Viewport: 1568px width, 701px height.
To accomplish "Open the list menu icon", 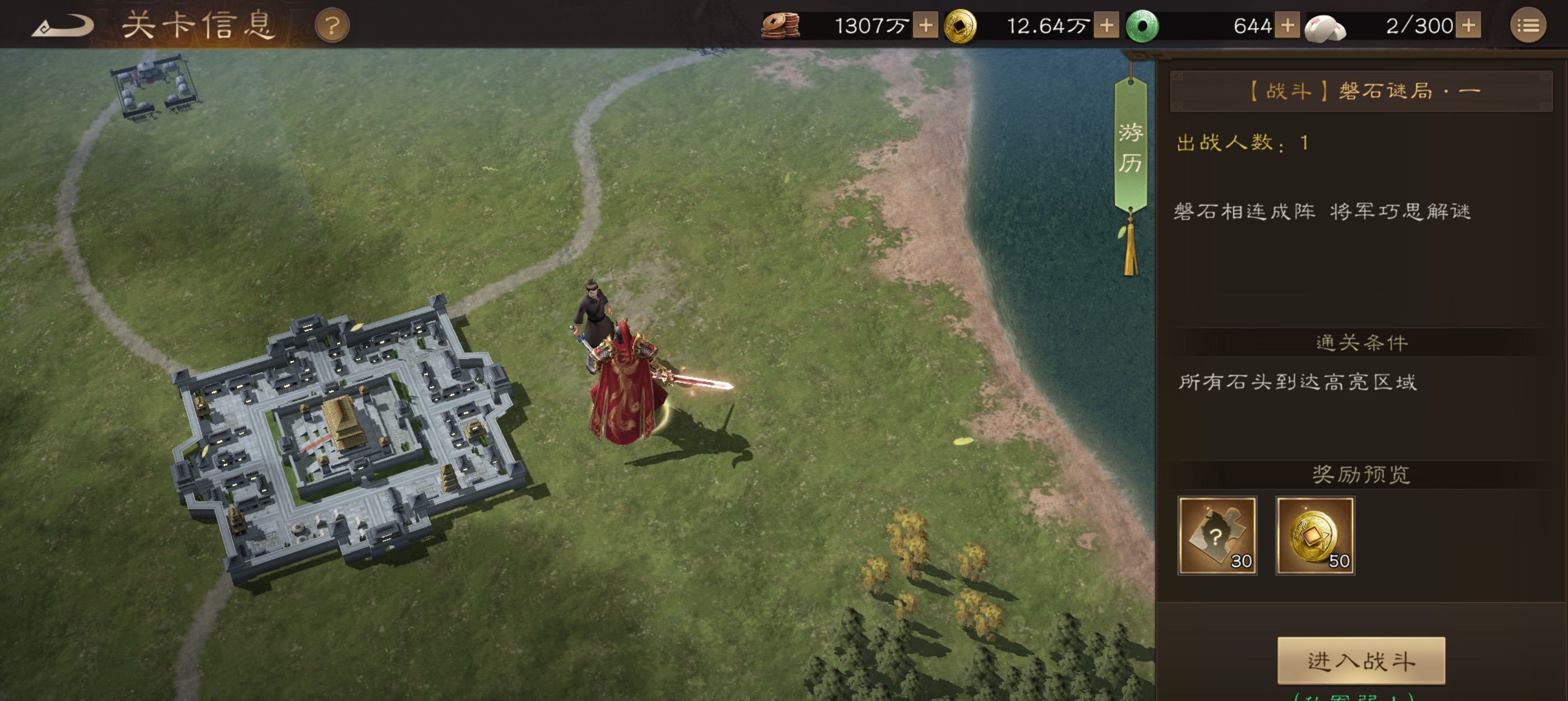I will [x=1527, y=26].
